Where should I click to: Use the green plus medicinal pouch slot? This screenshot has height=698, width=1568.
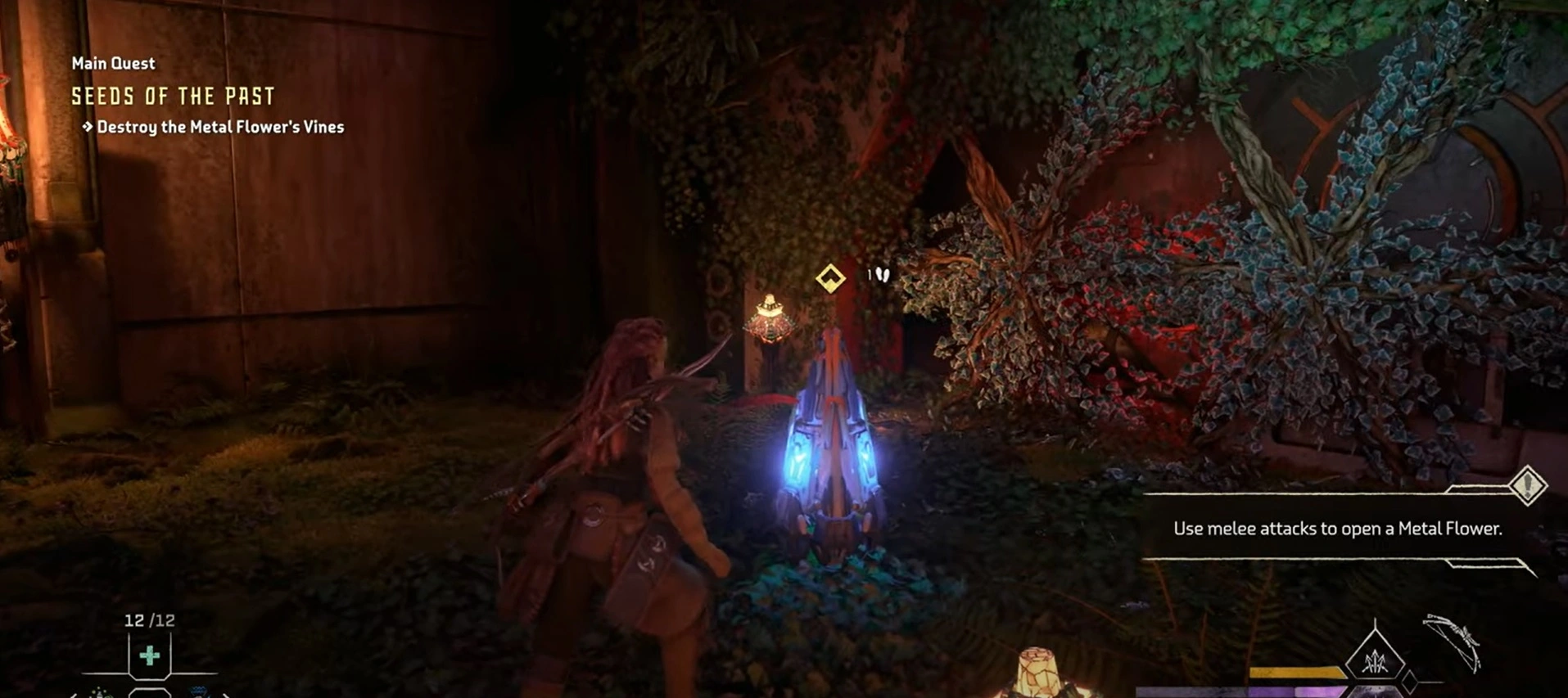(x=149, y=655)
